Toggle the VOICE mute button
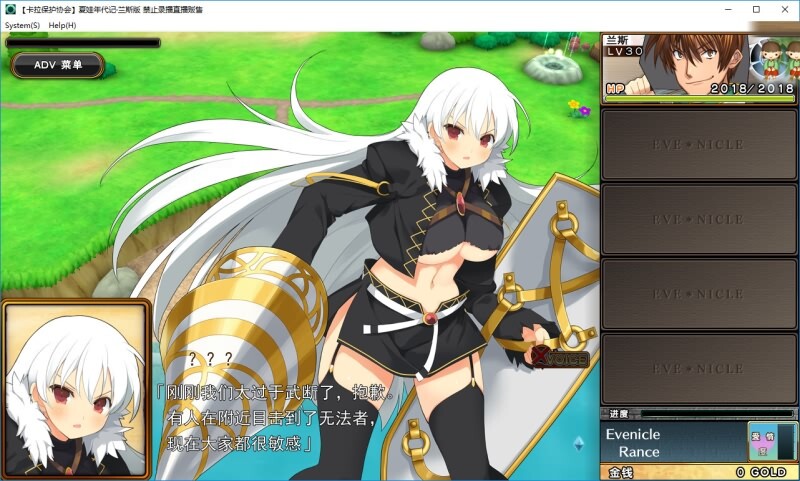The width and height of the screenshot is (800, 481). (561, 357)
